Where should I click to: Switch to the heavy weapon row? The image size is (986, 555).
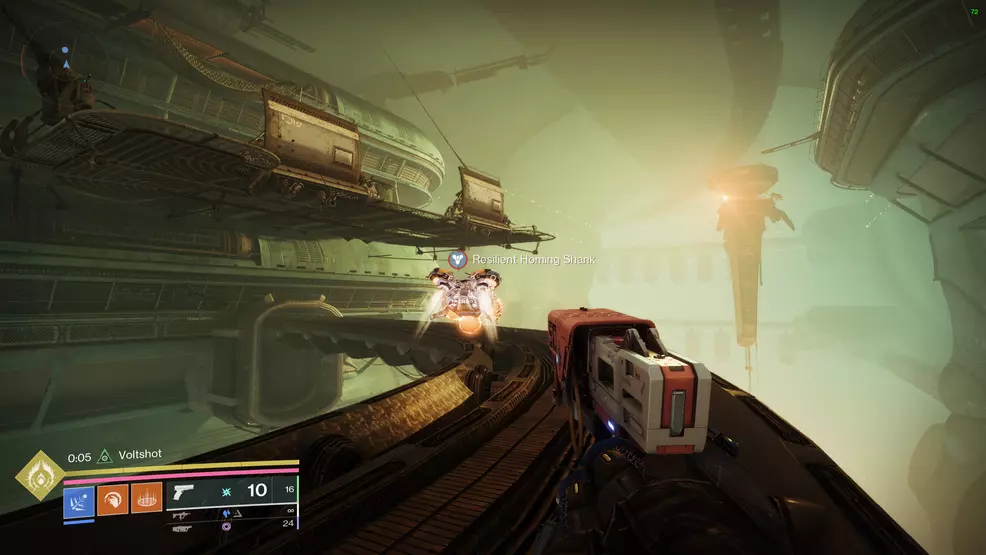(182, 527)
